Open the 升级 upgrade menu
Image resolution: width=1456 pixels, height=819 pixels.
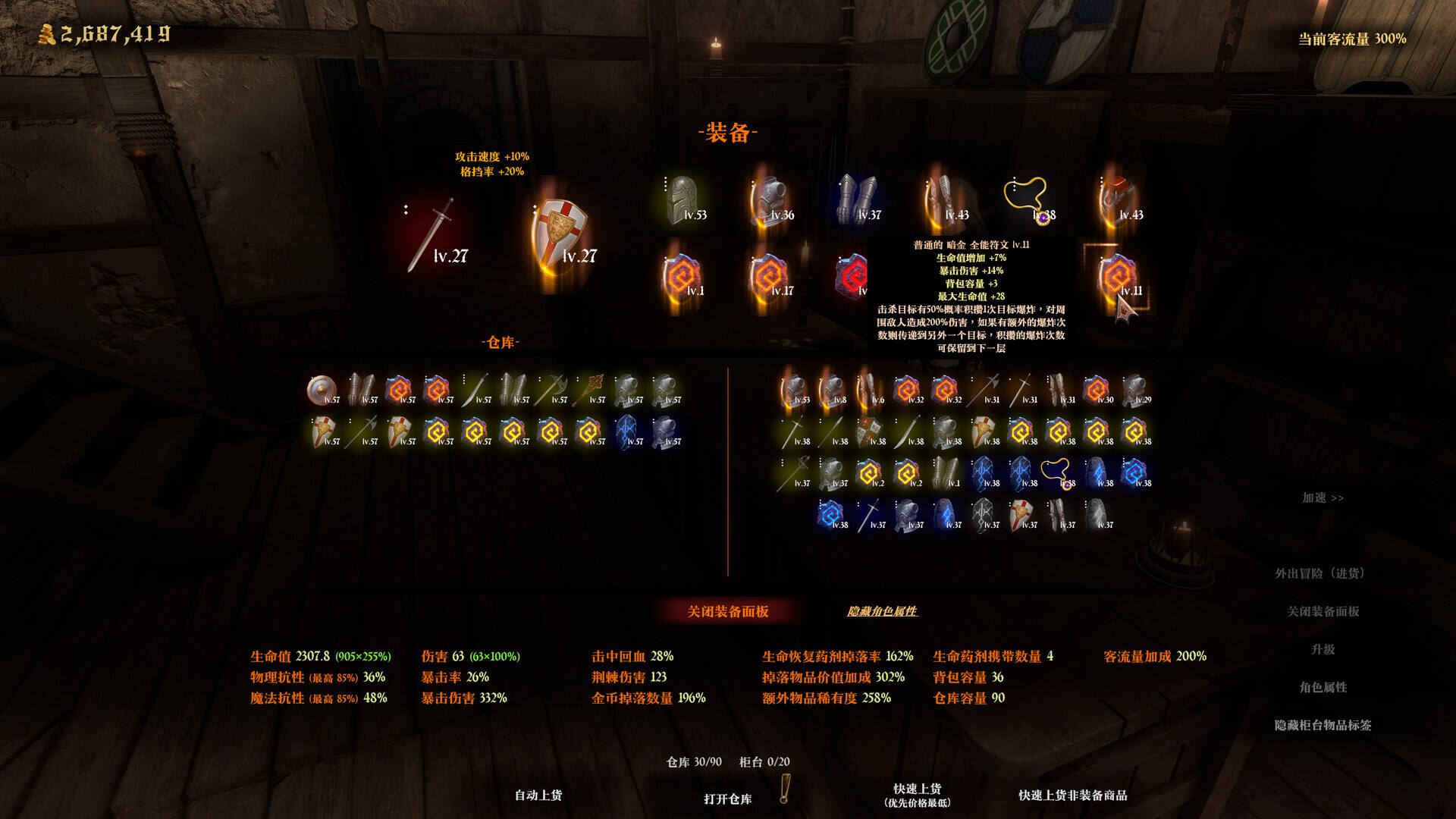1323,649
